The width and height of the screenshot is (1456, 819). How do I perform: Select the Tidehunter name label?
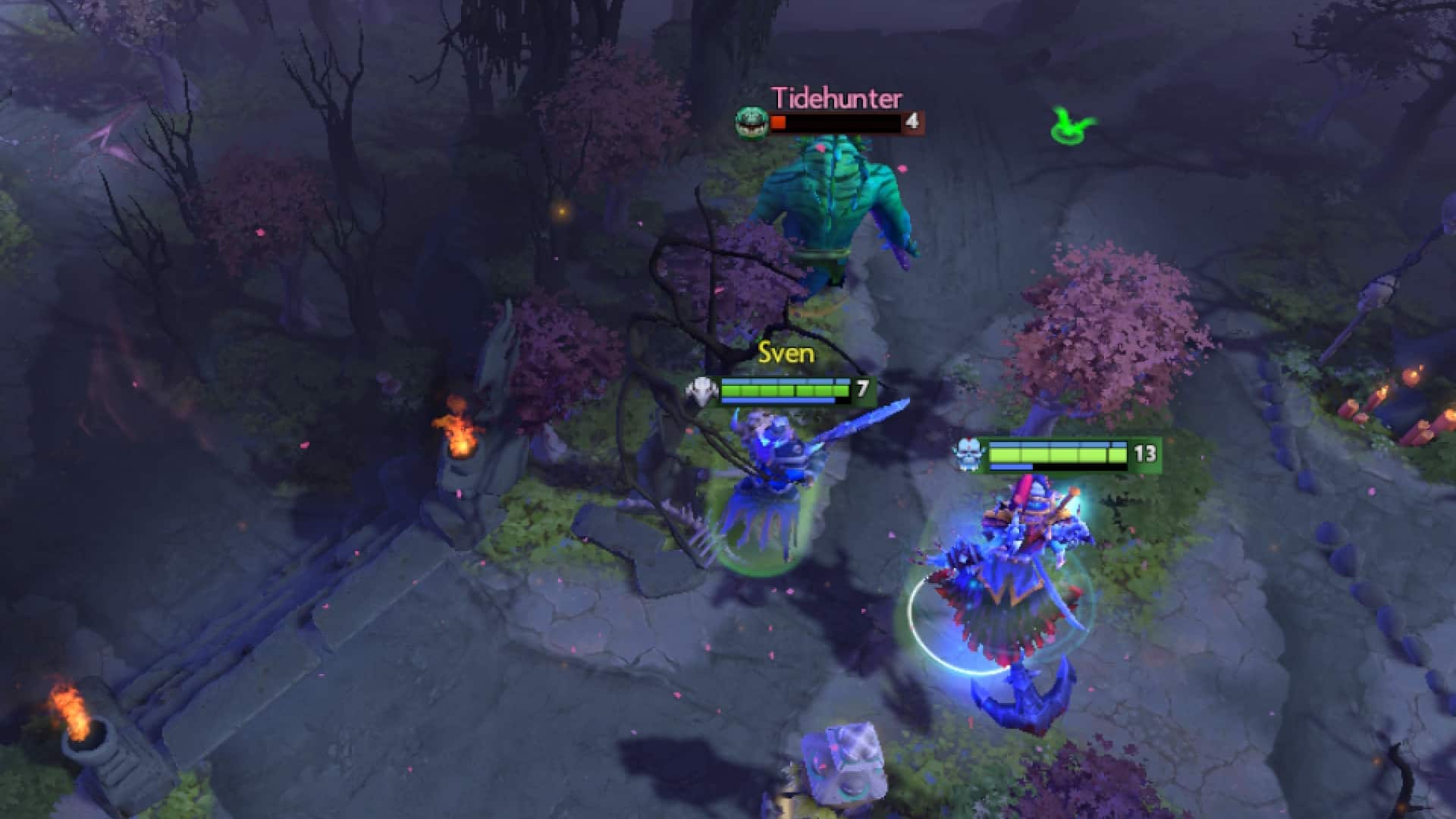point(836,97)
